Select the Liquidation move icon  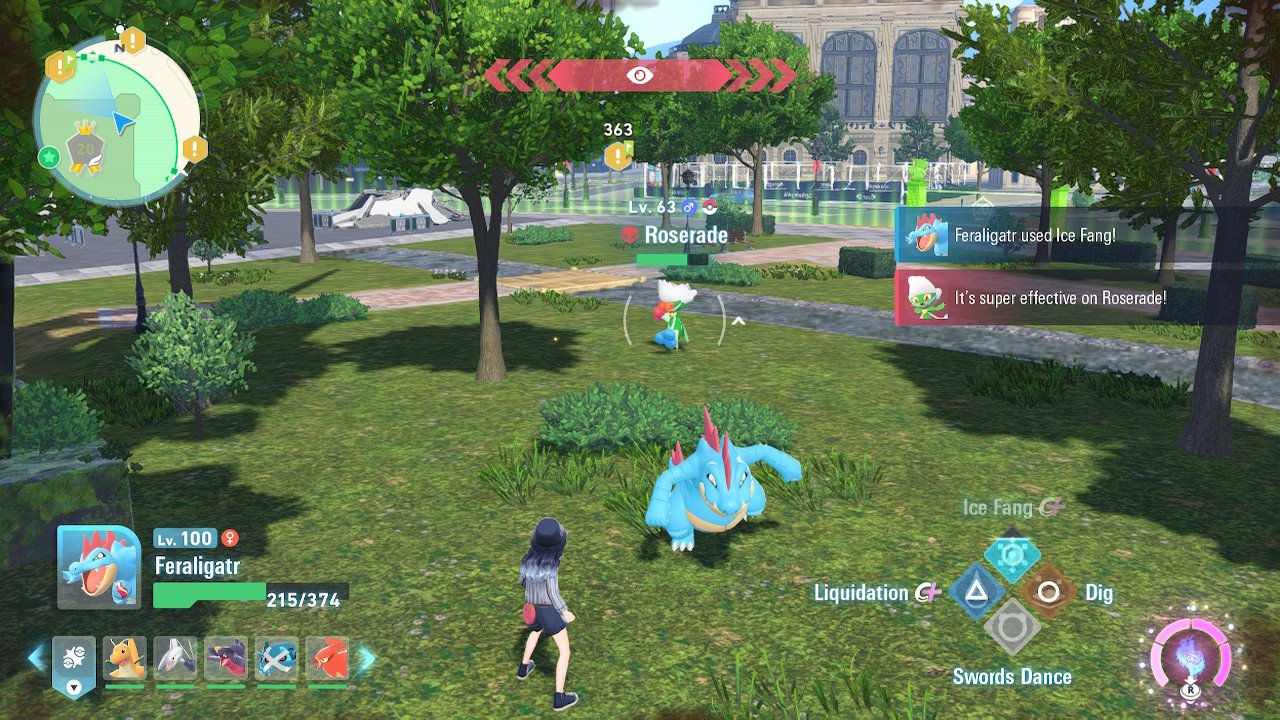pyautogui.click(x=976, y=592)
